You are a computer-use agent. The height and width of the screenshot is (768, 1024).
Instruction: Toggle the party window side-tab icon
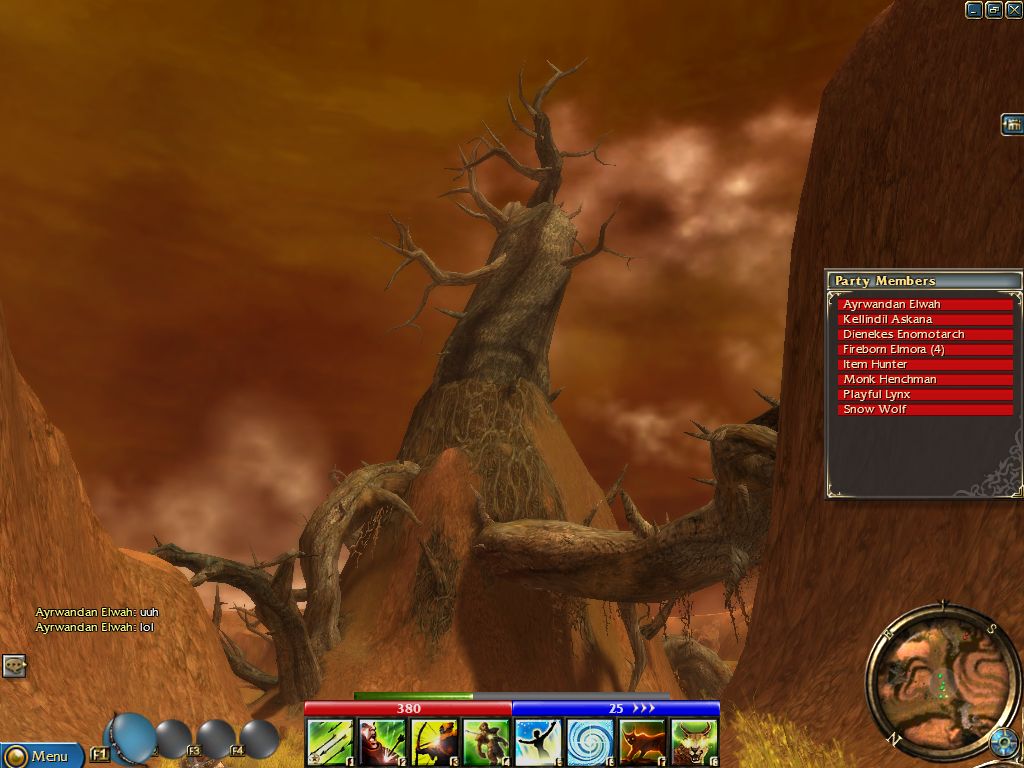pos(1012,125)
